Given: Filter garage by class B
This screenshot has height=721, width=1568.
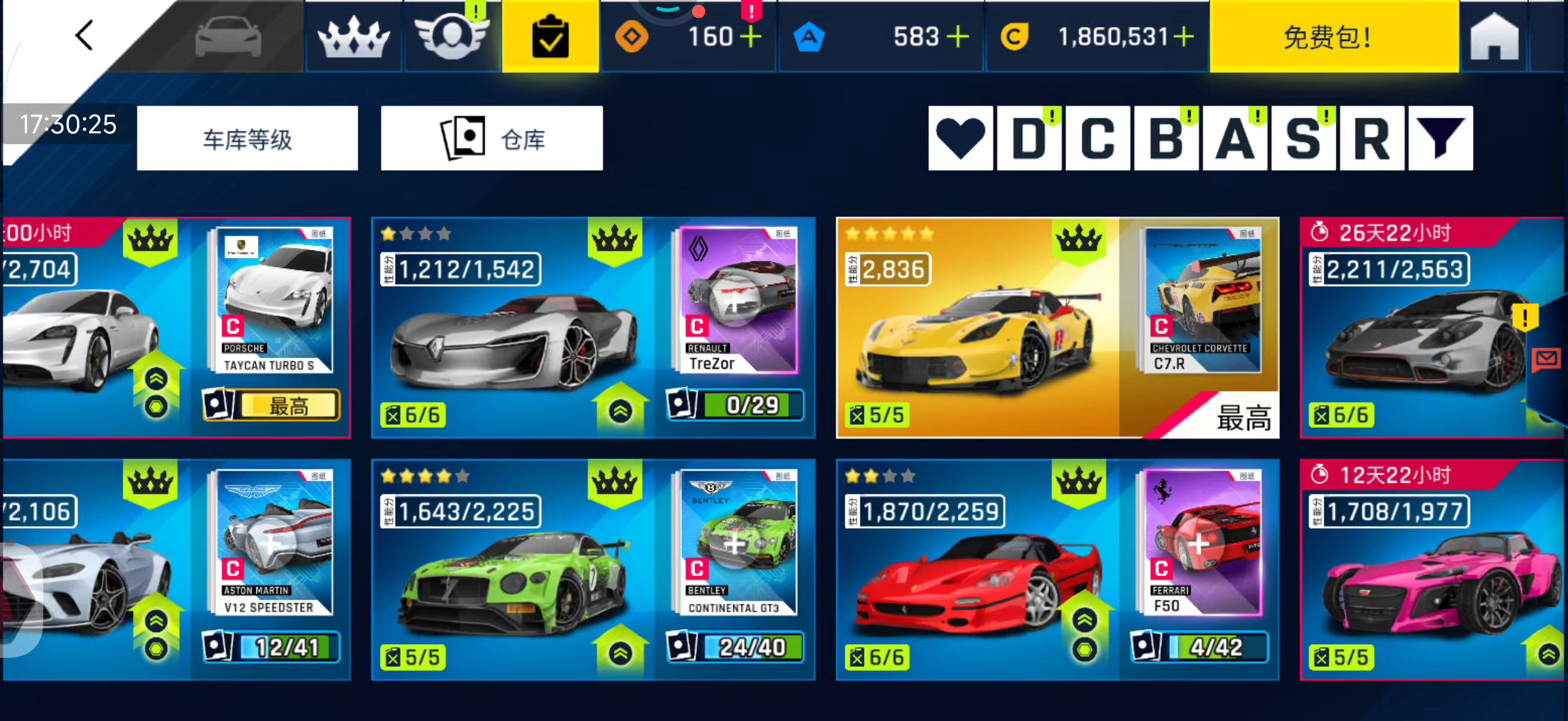Looking at the screenshot, I should (x=1166, y=139).
